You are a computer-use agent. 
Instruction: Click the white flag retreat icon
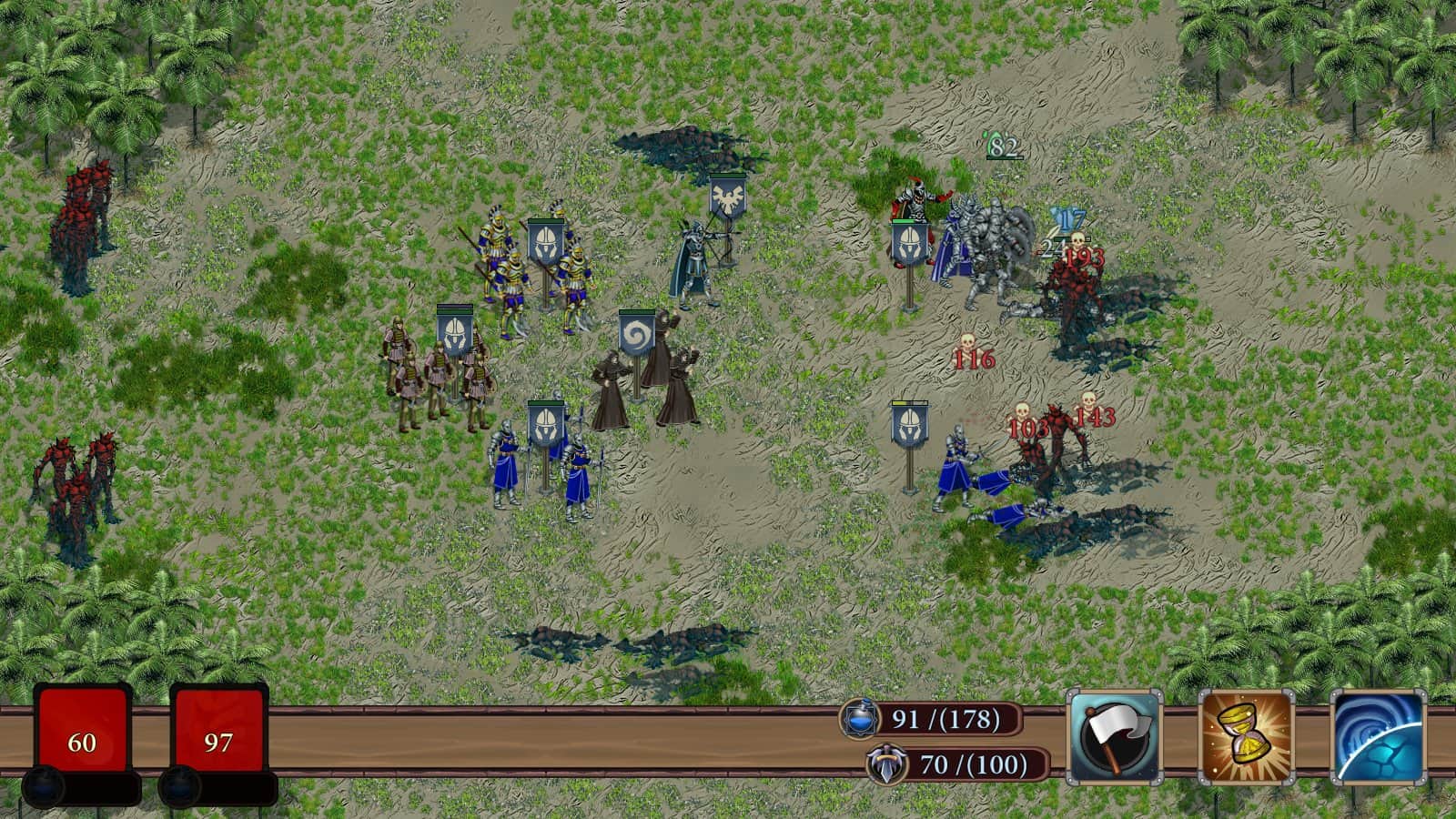coord(1114,738)
